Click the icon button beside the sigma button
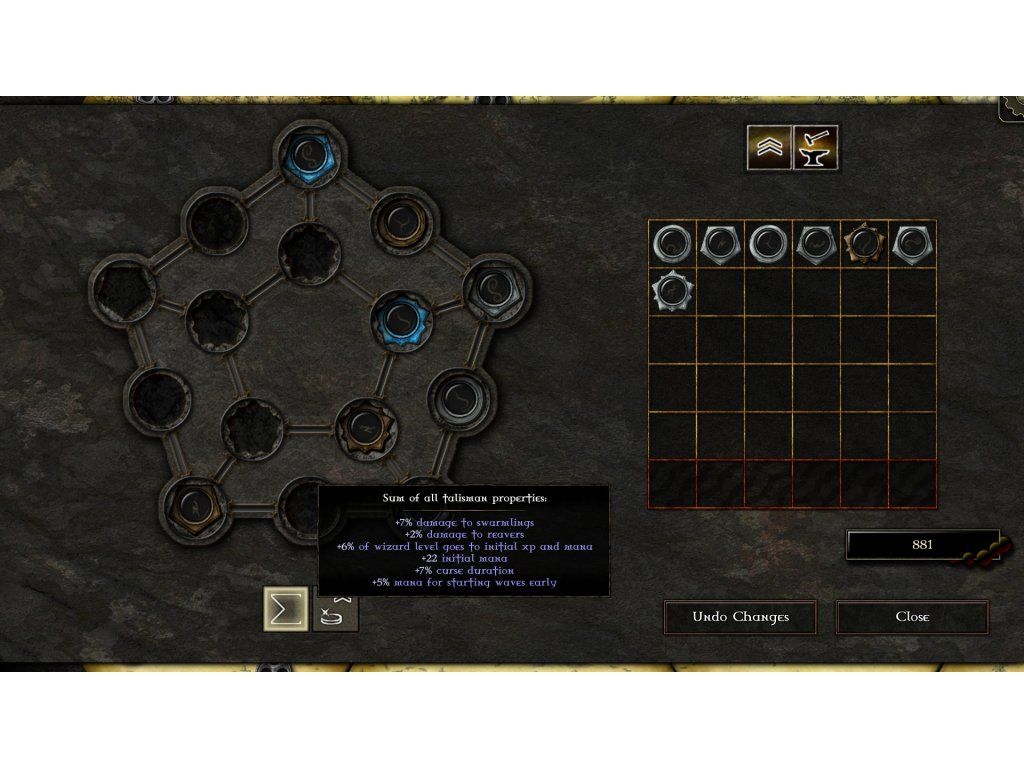 [x=336, y=610]
